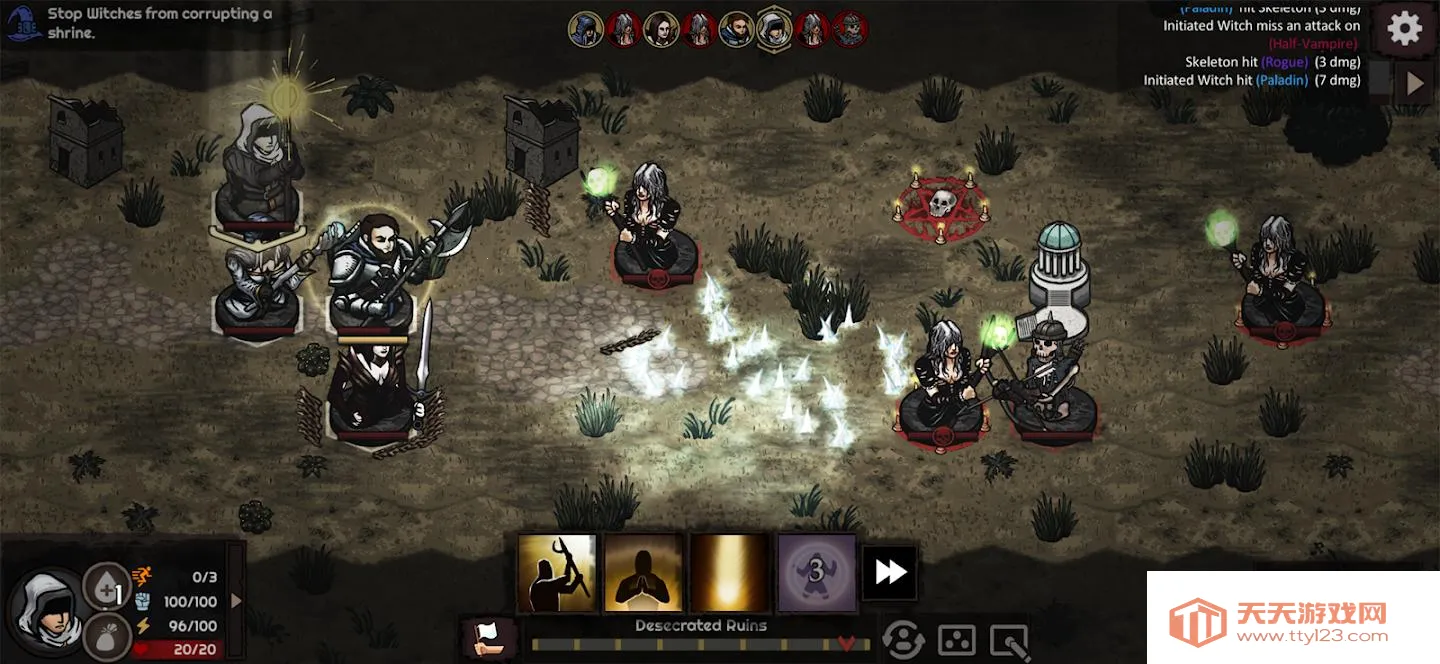Use the healing potion slot
This screenshot has width=1440, height=664.
click(x=107, y=587)
